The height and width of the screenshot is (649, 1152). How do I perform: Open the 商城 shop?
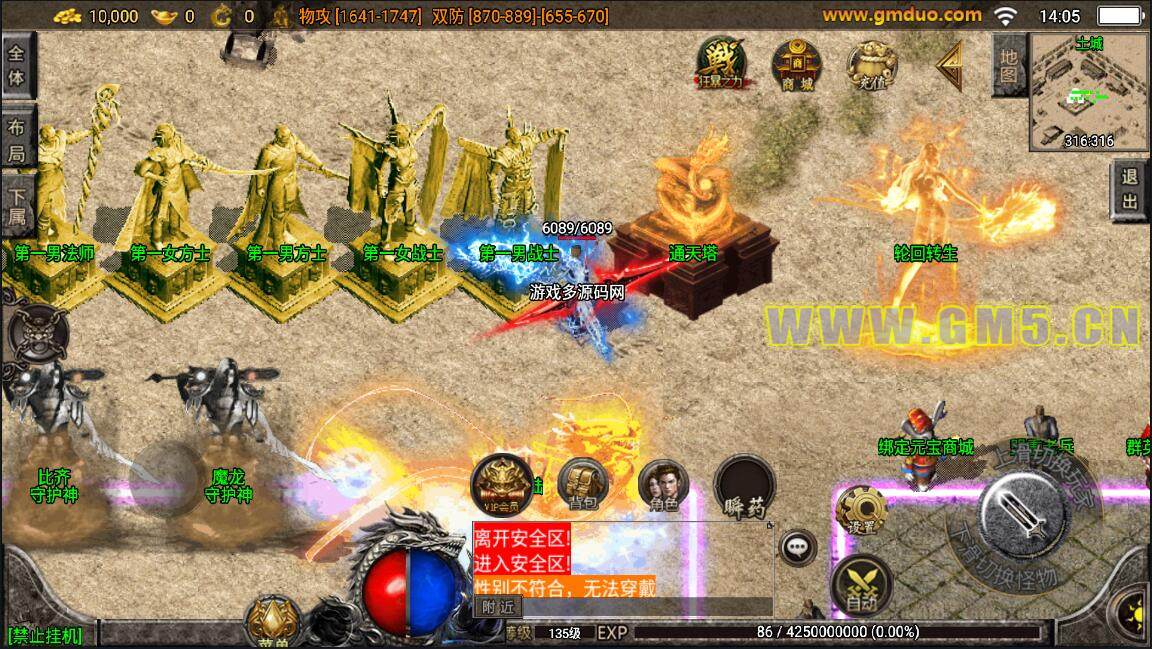[796, 64]
